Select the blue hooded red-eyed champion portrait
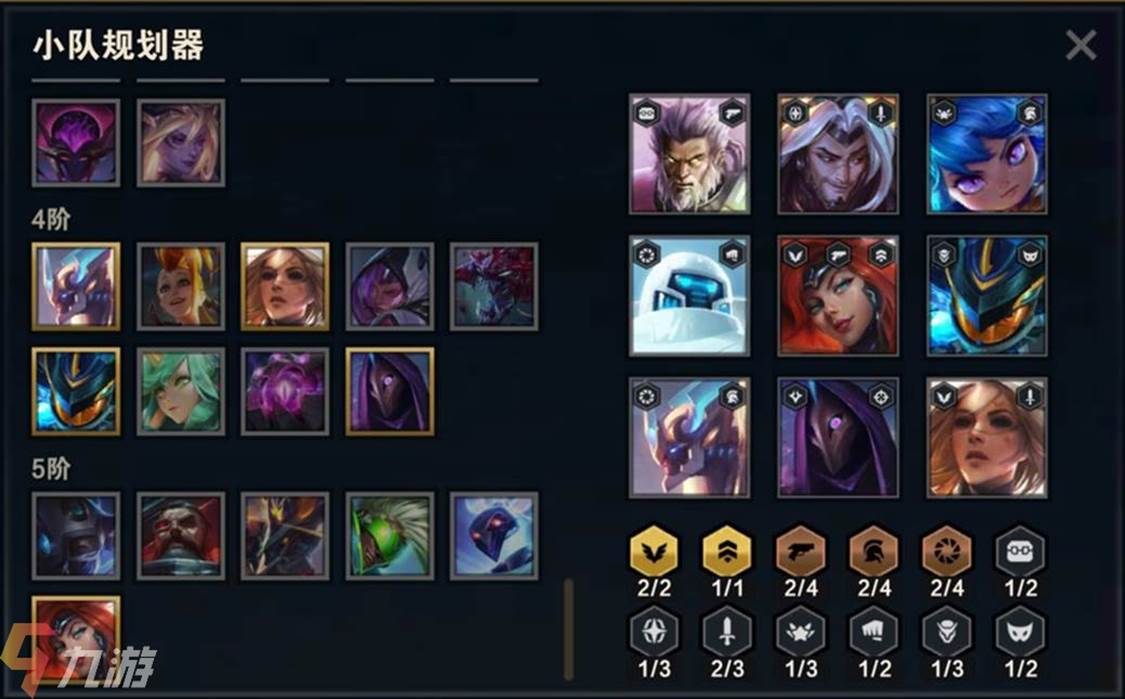Viewport: 1125px width, 699px height. (x=494, y=535)
